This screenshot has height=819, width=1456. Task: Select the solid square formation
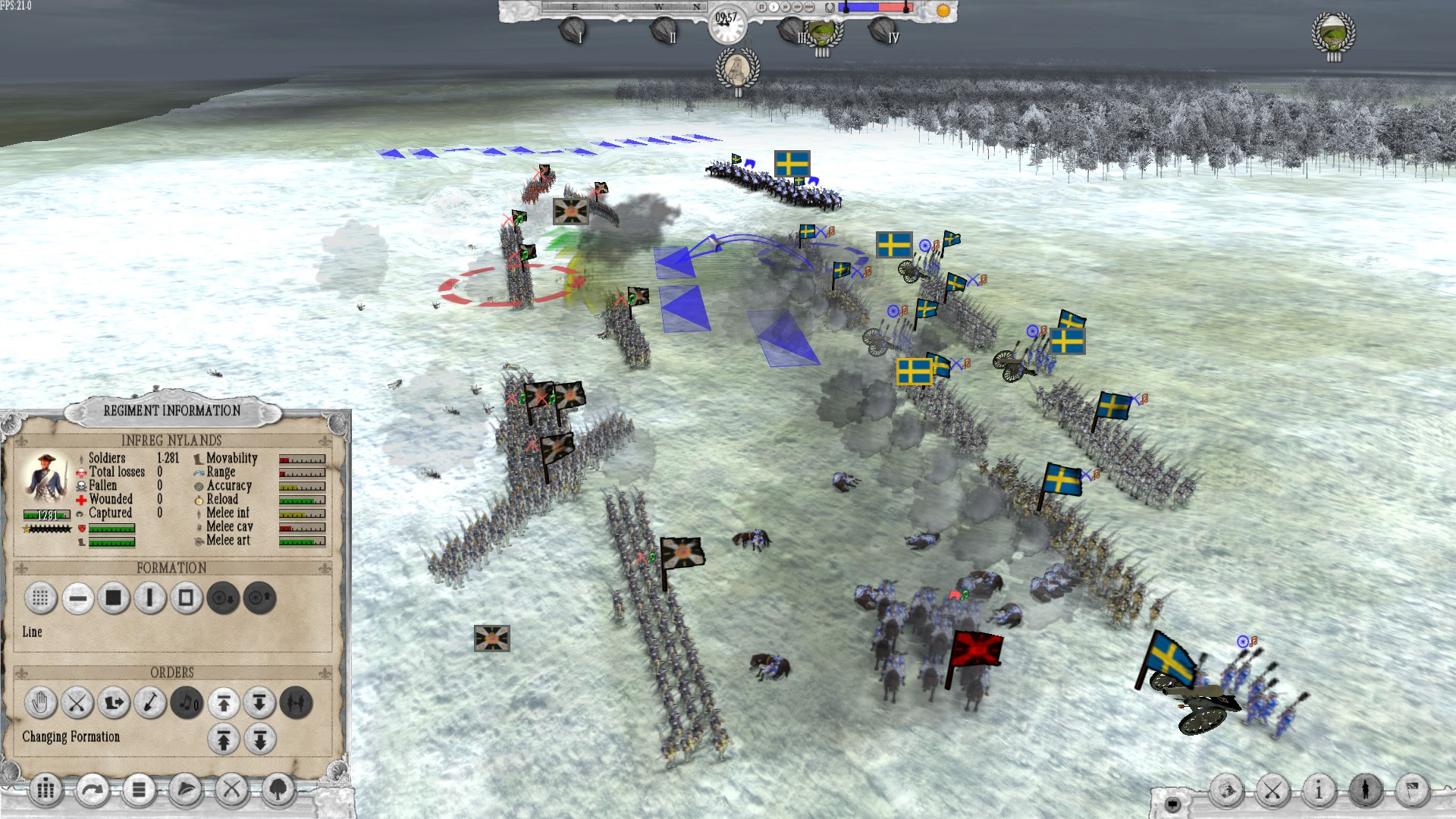point(112,599)
